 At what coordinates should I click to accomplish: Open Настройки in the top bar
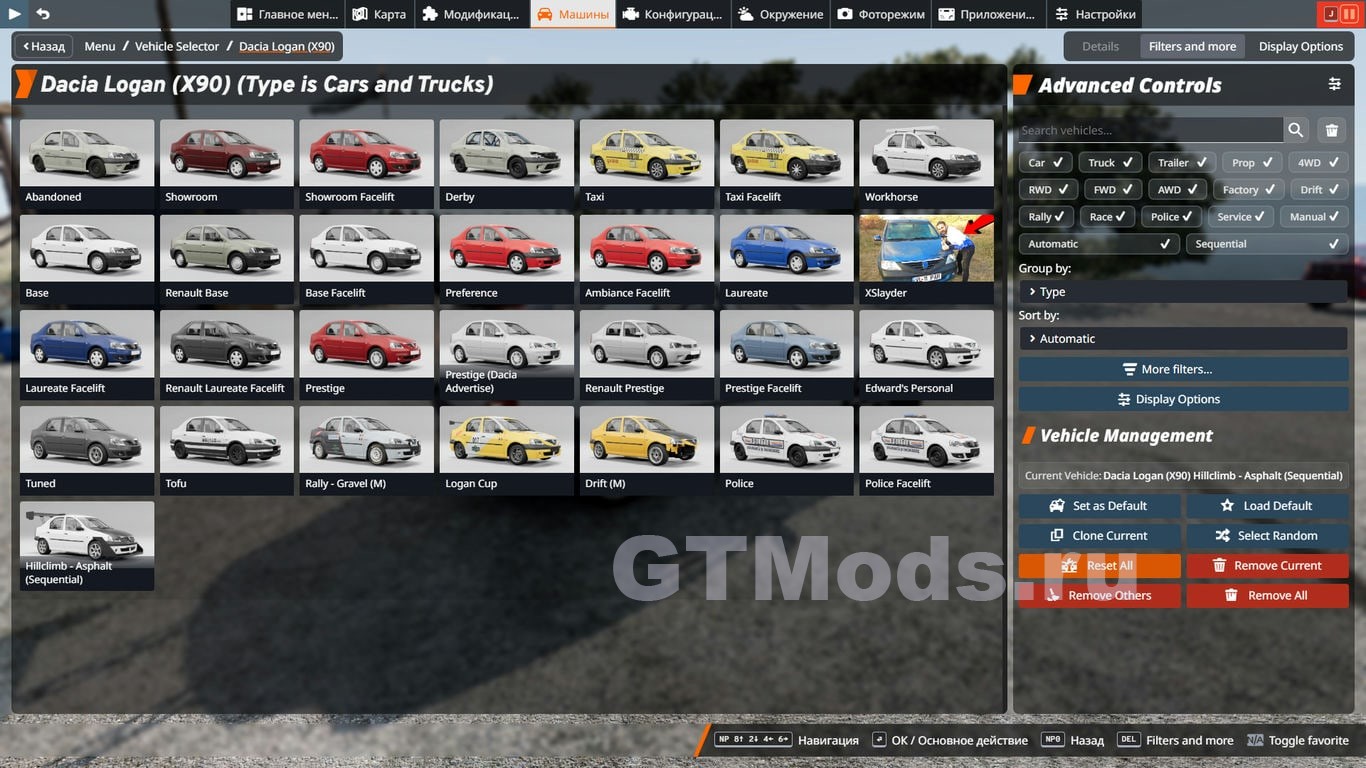point(1095,14)
